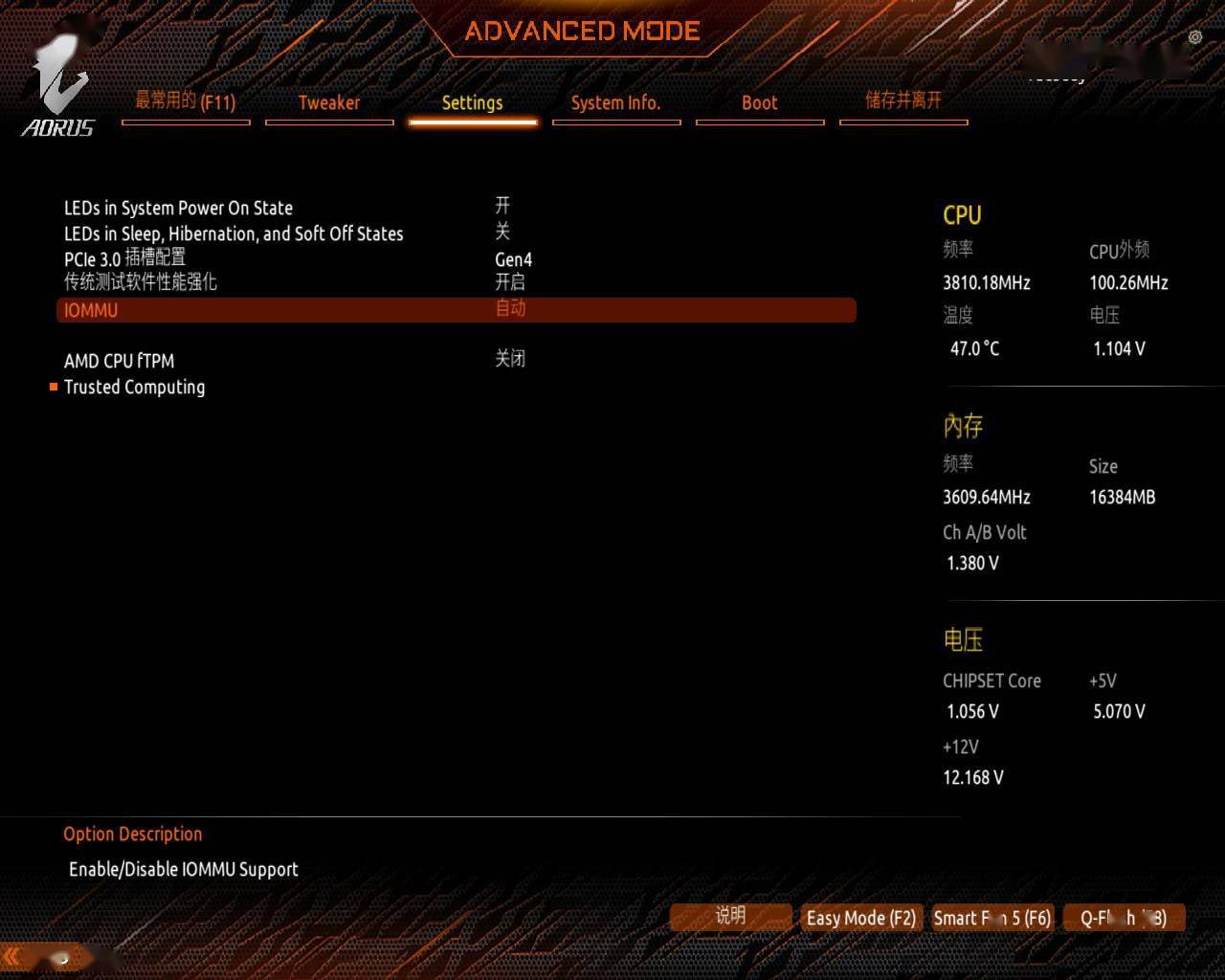Image resolution: width=1225 pixels, height=980 pixels.
Task: Open the System Info. tab
Action: [616, 103]
